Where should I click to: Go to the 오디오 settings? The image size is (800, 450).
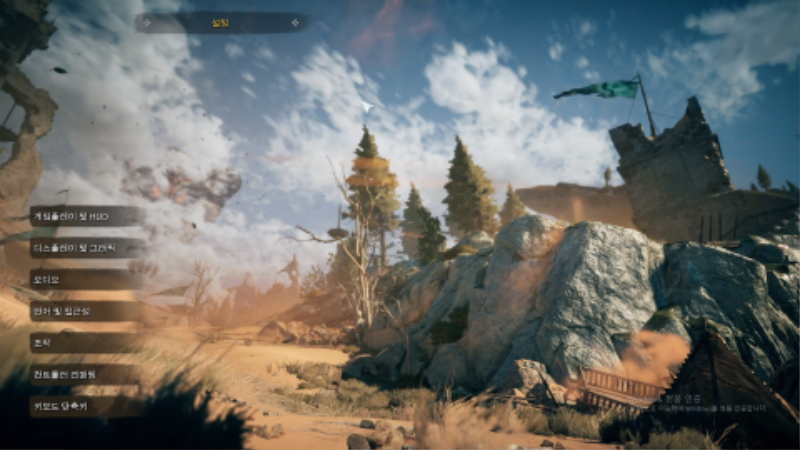(87, 279)
